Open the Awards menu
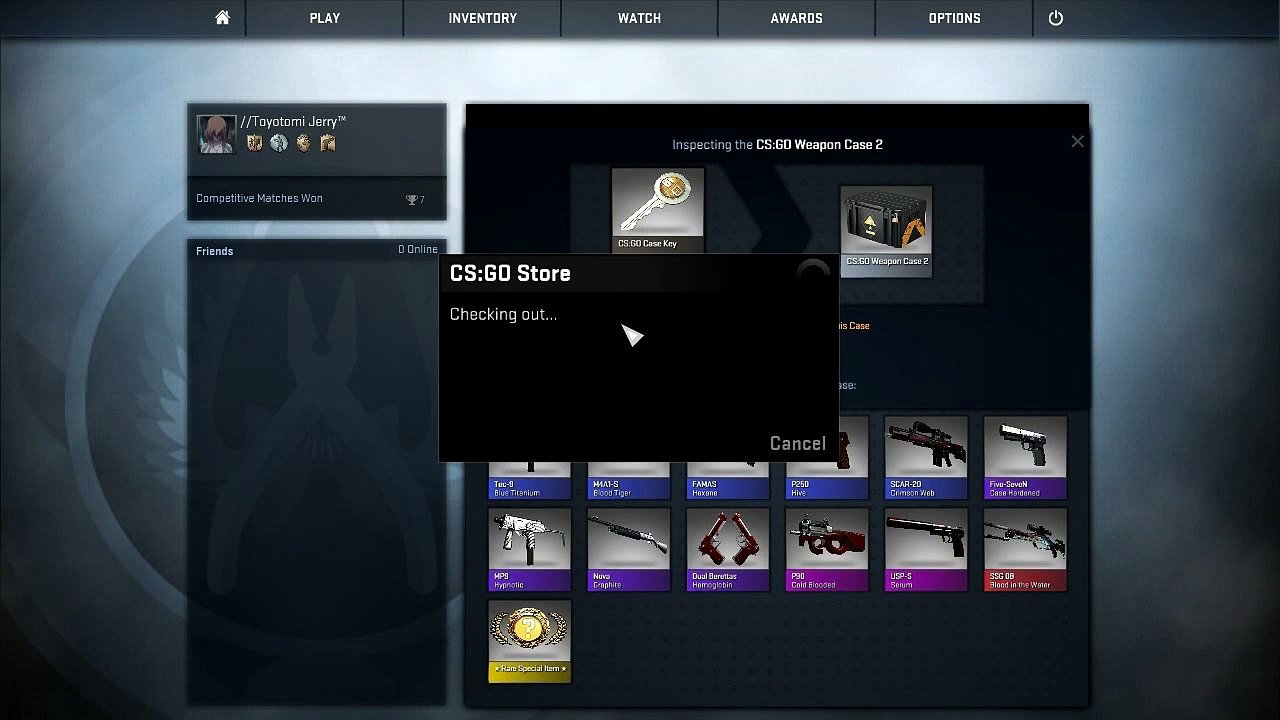Screen dimensions: 1280x720 pyautogui.click(x=796, y=18)
